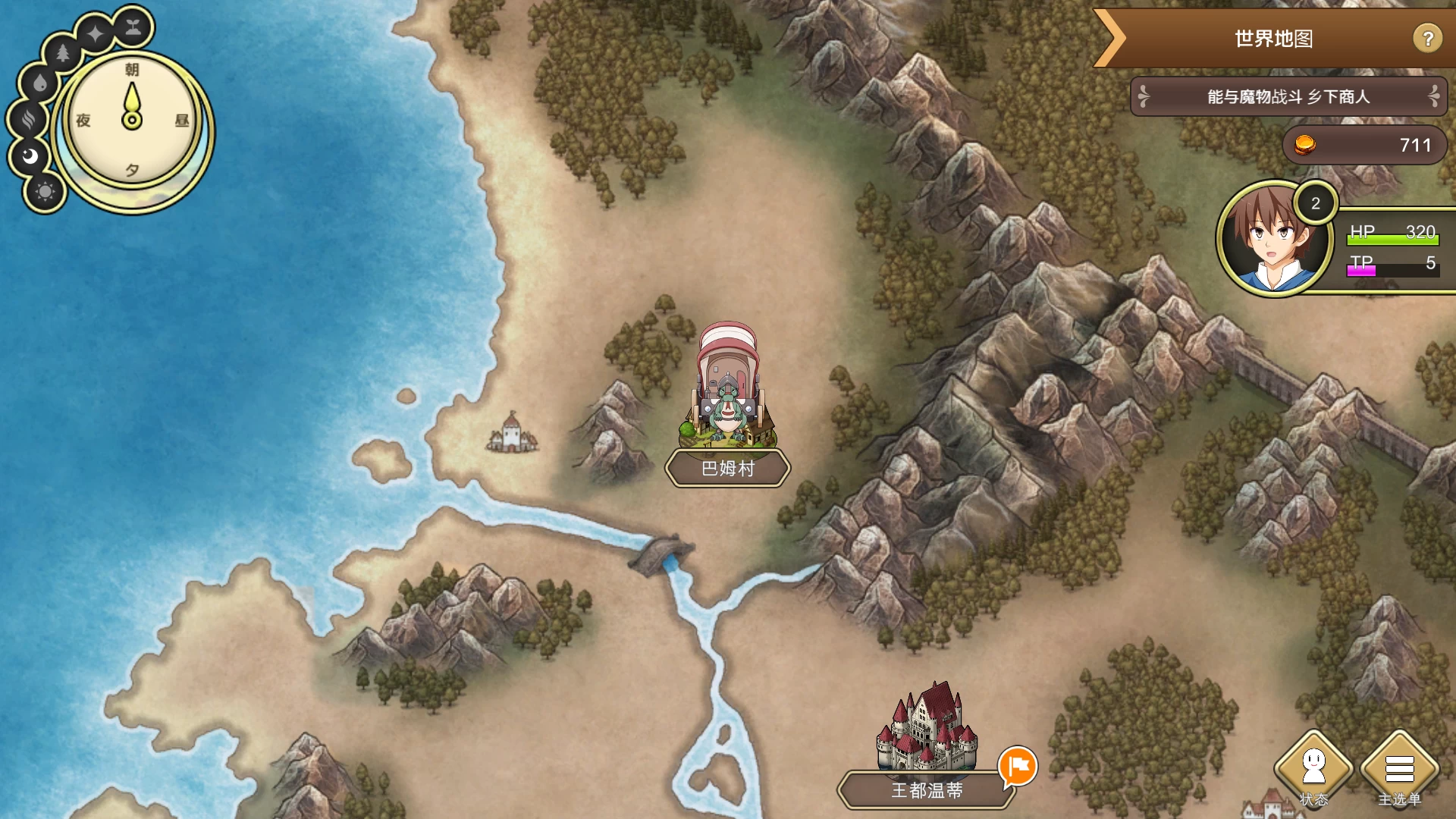Collapse the 世界地图 header arrow
This screenshot has width=1456, height=819.
1111,38
